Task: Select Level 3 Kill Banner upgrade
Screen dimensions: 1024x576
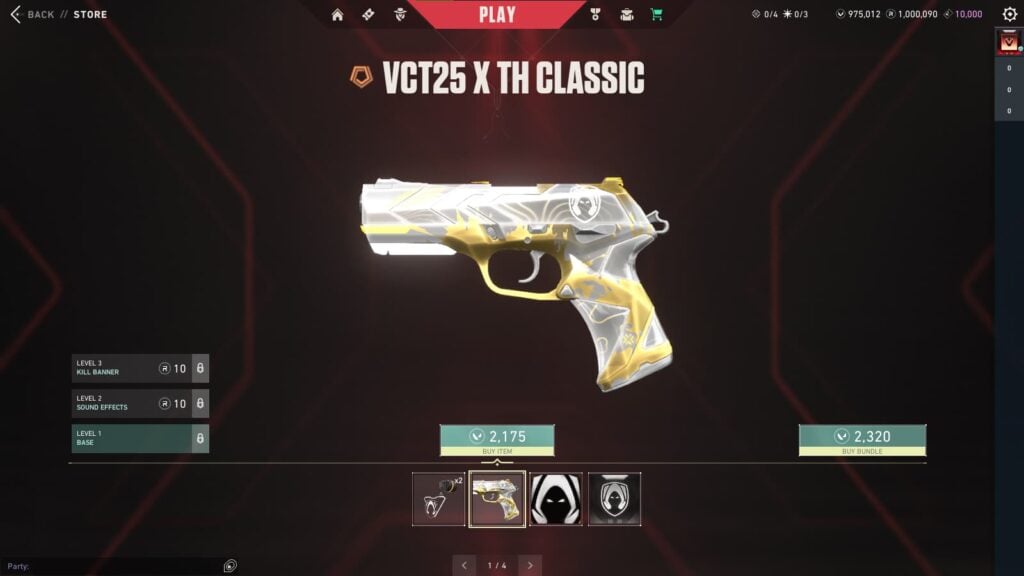Action: (139, 368)
